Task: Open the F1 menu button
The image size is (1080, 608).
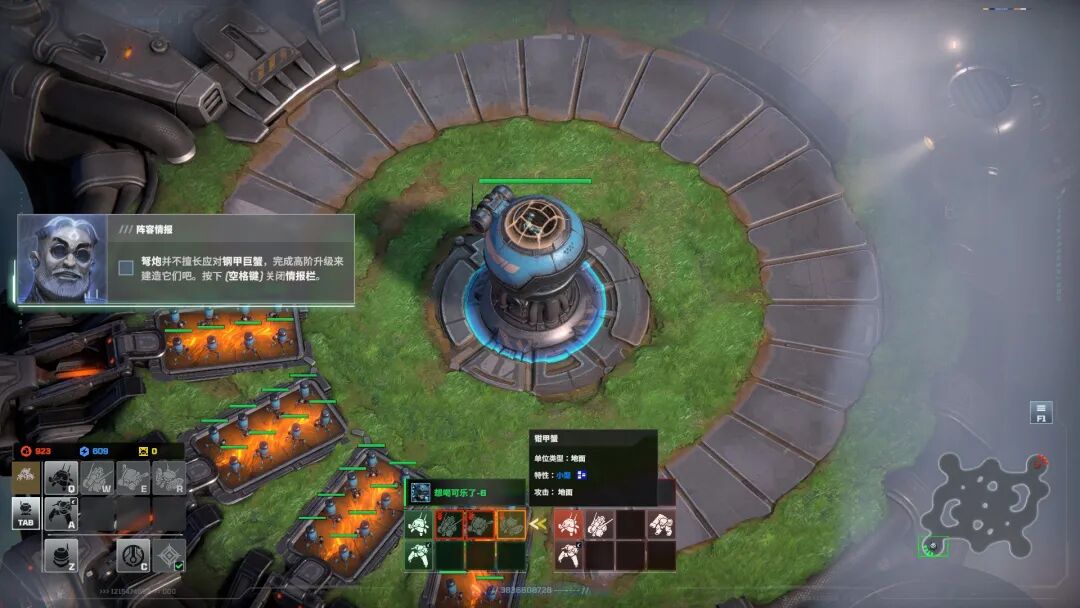Action: click(x=1041, y=412)
